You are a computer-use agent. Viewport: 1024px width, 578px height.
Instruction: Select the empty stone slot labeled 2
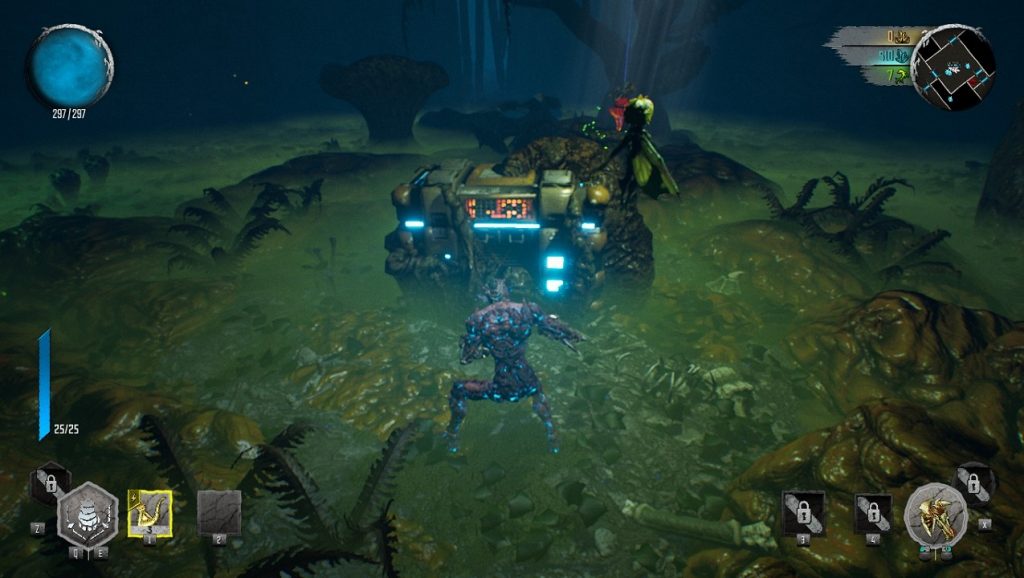219,512
